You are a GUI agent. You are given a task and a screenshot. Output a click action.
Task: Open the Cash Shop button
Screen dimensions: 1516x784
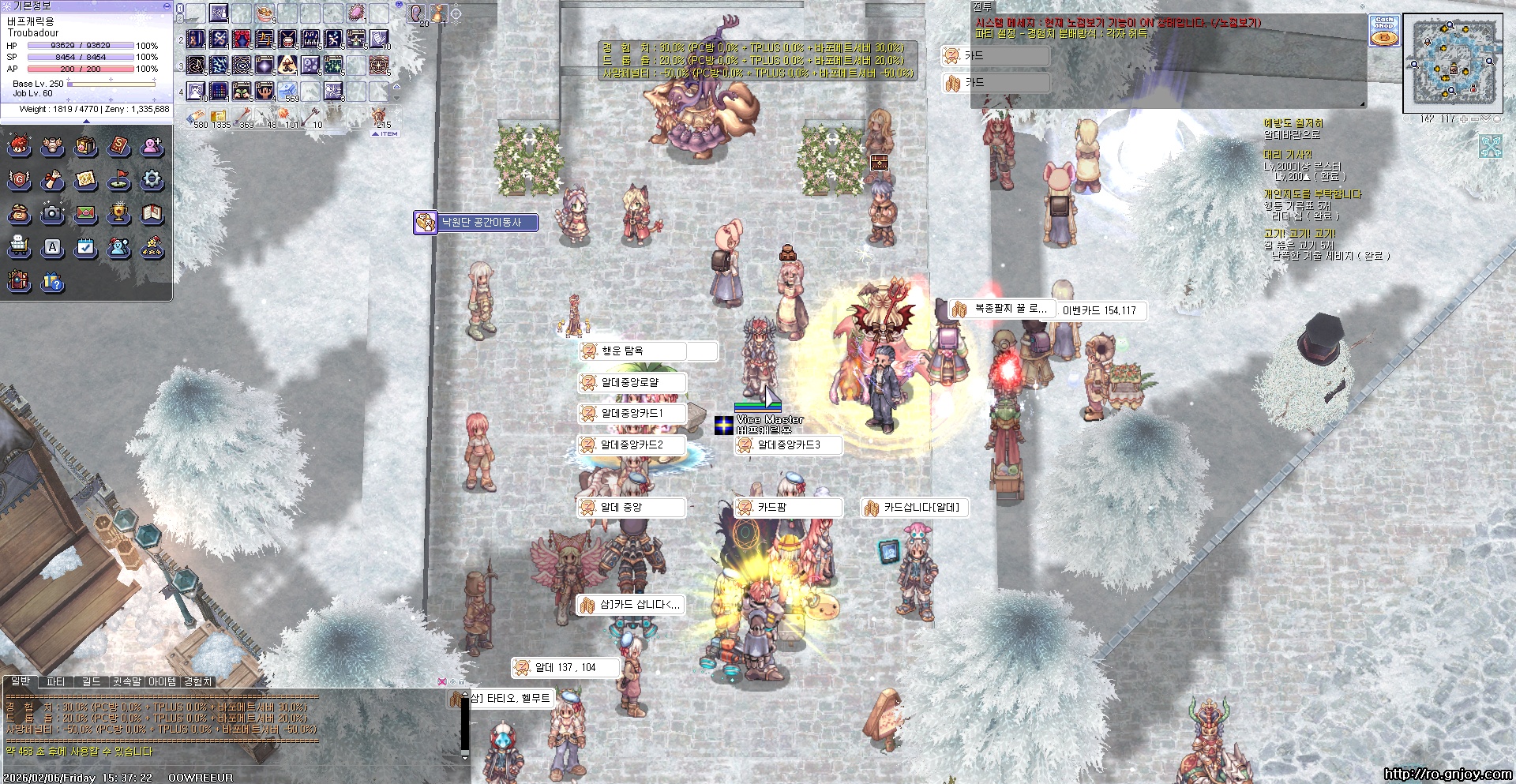tap(1383, 31)
